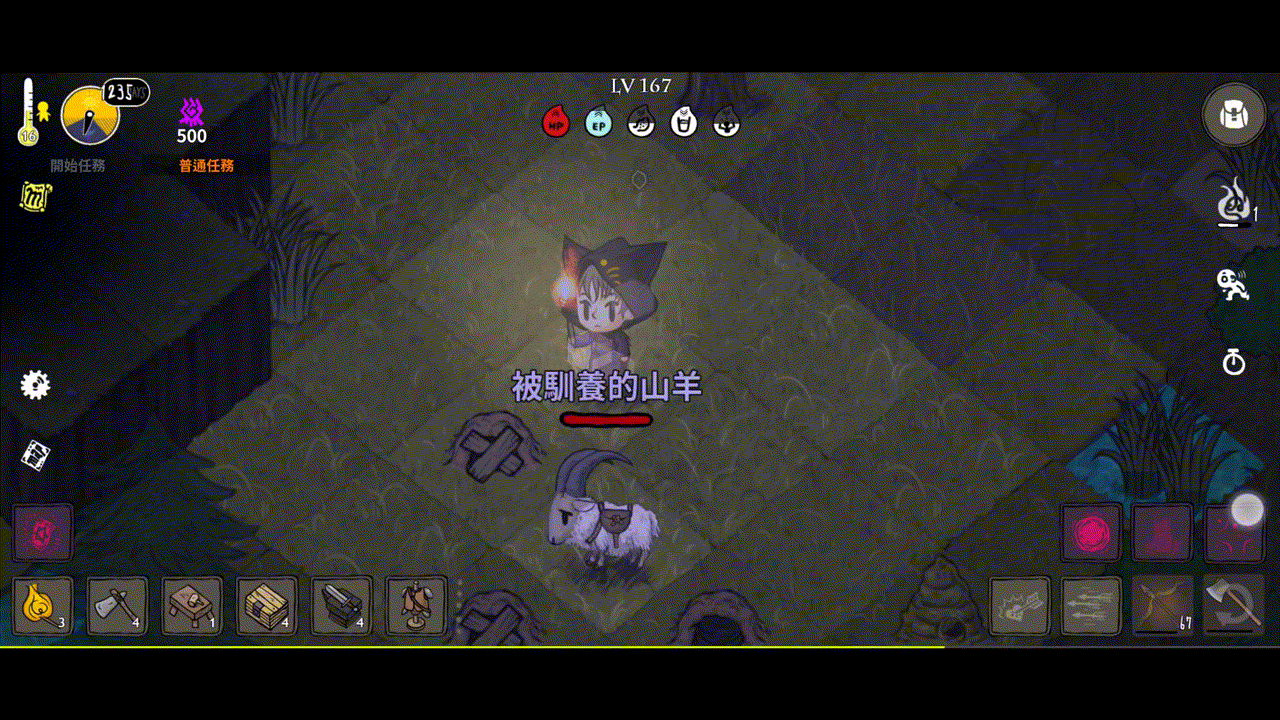Tap the stopwatch timer icon
The height and width of the screenshot is (720, 1280).
click(1235, 364)
